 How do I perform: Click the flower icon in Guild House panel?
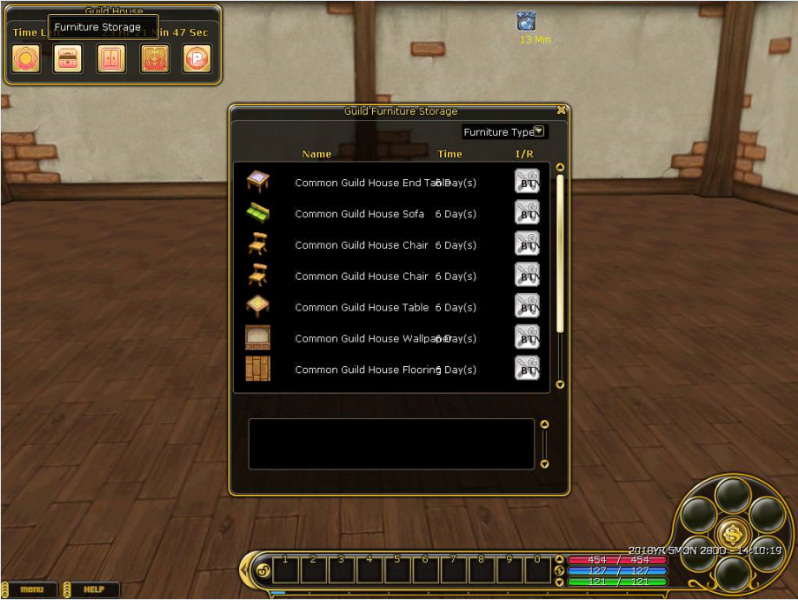click(25, 58)
